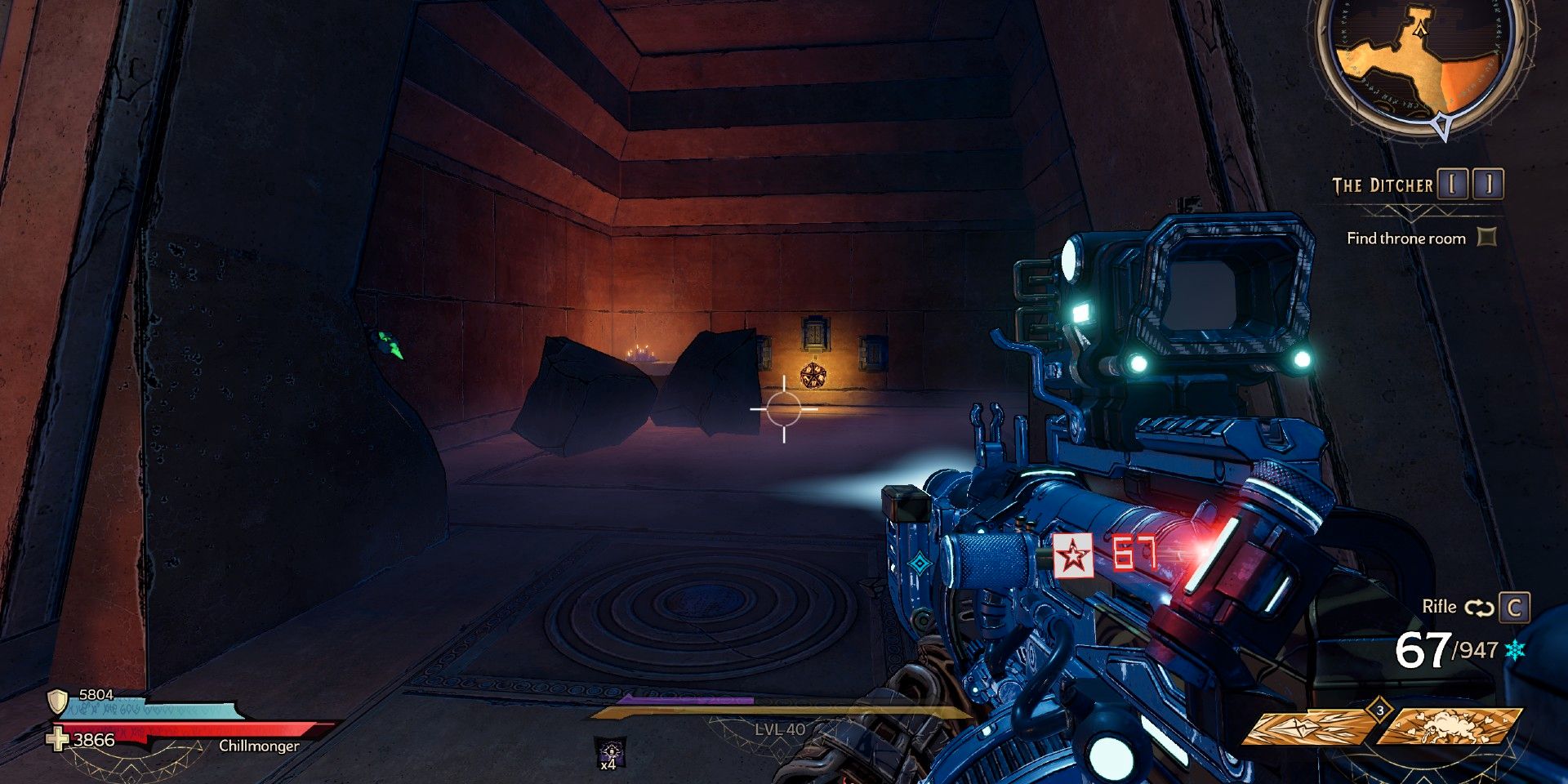Tick the Find throne room objective checkbox
The height and width of the screenshot is (784, 1568).
(1488, 237)
